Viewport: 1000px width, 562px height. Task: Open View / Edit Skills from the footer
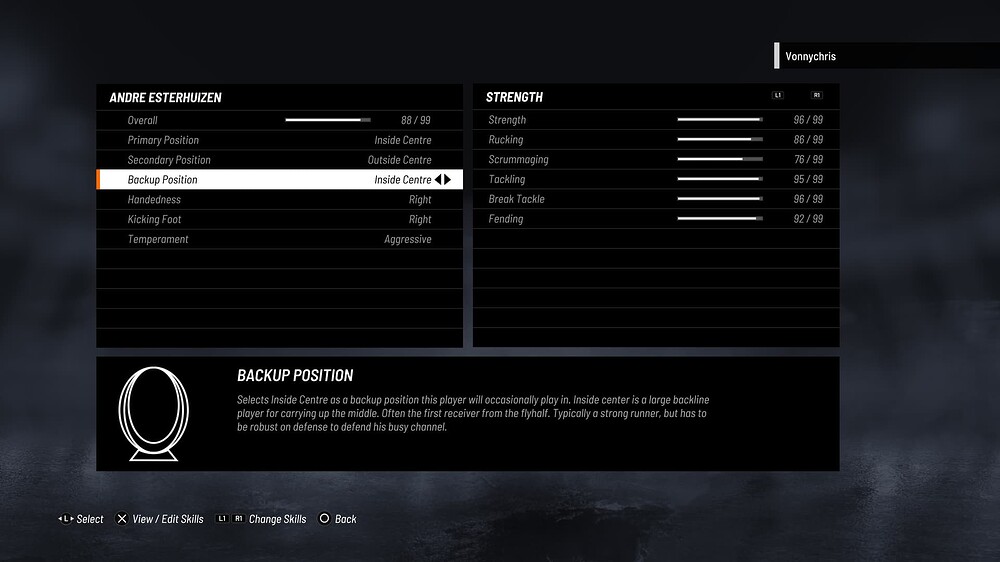tap(160, 519)
